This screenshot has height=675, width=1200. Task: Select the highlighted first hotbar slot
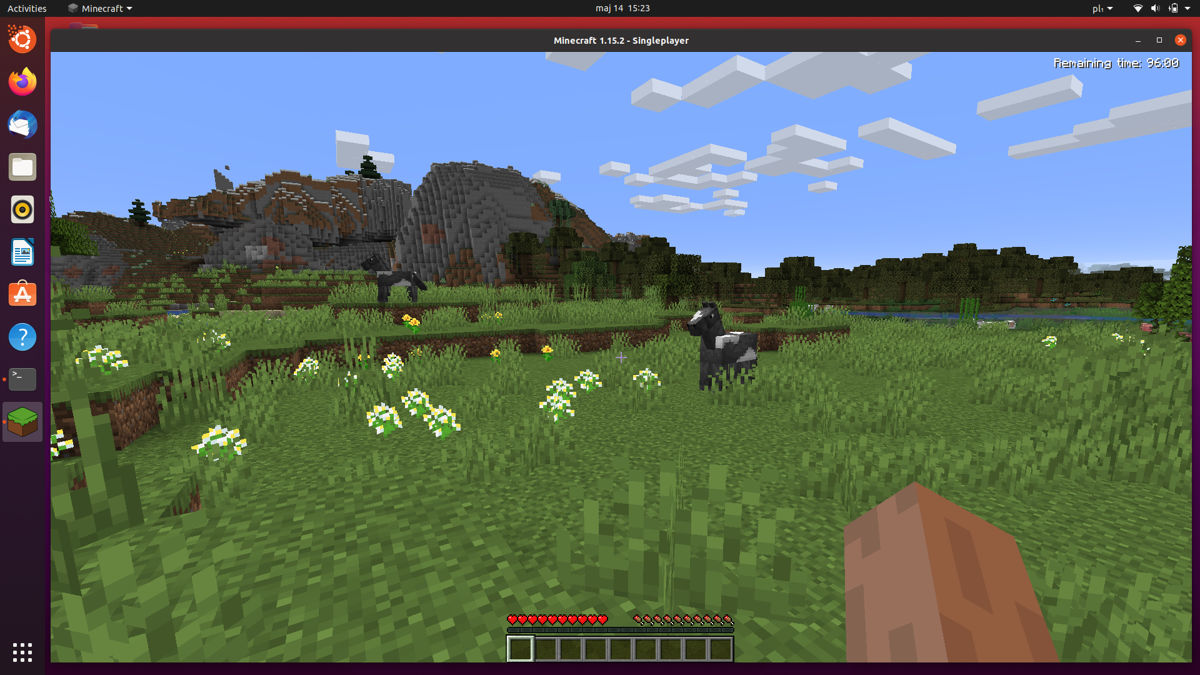coord(520,649)
